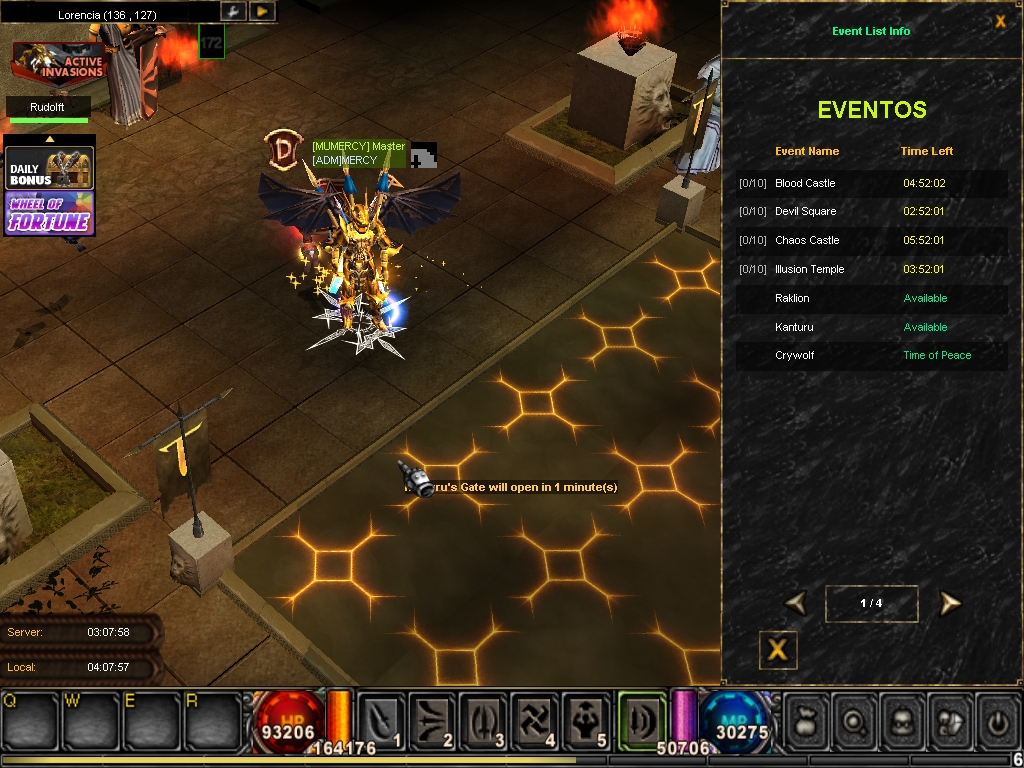Select the Blood Castle event row
1024x768 pixels.
(x=871, y=183)
